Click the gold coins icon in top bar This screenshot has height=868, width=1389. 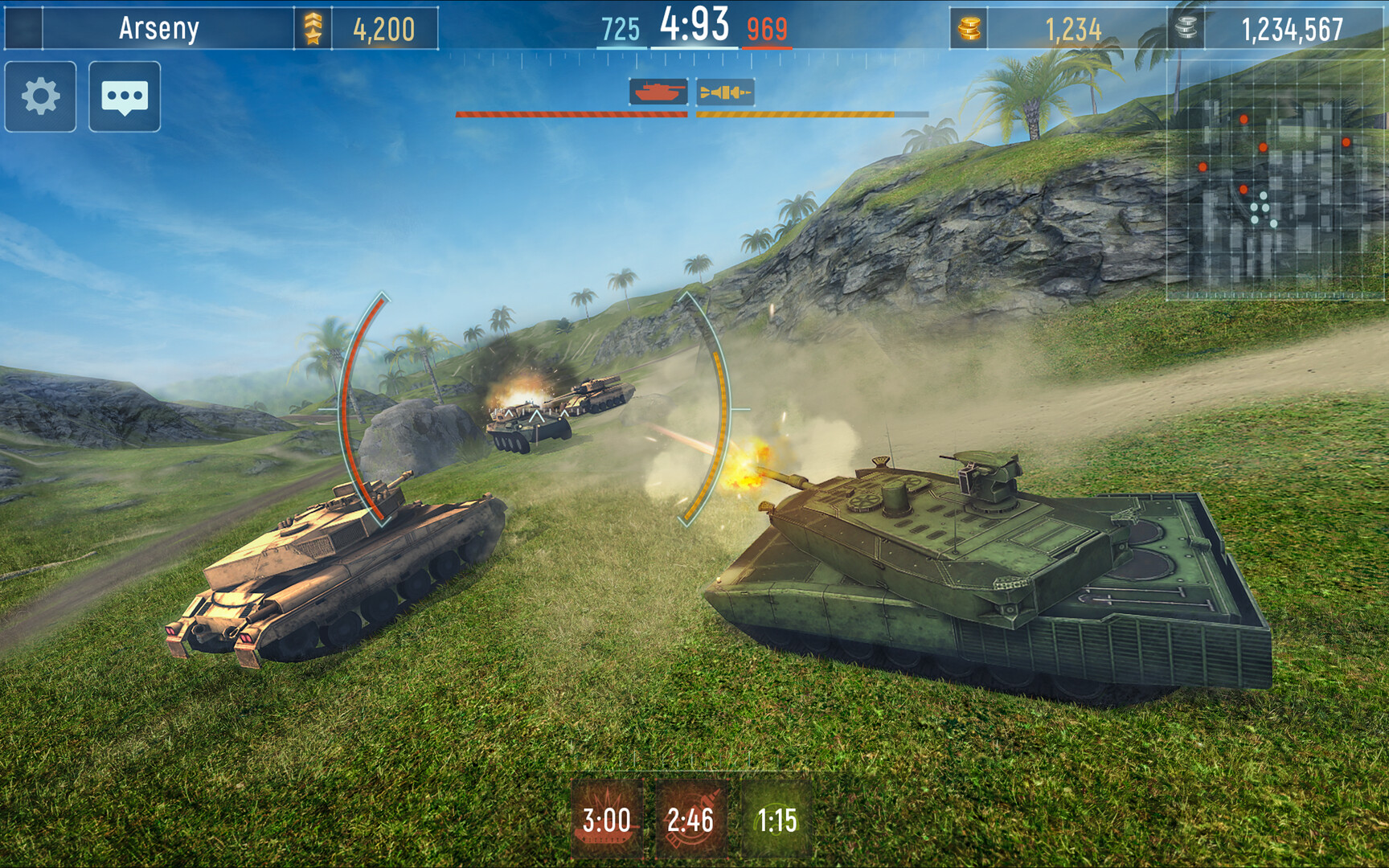[969, 25]
